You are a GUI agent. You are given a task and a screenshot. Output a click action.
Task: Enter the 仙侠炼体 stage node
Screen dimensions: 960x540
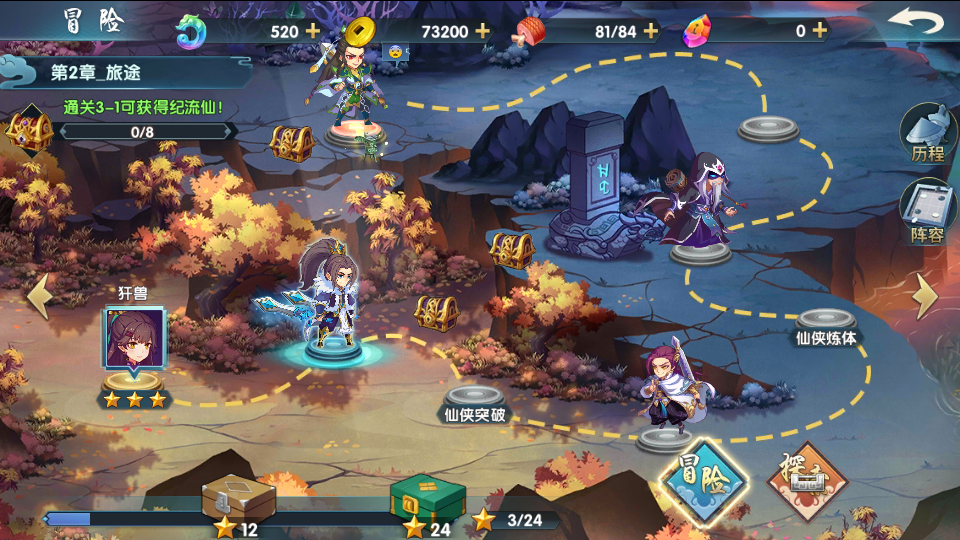tap(826, 322)
